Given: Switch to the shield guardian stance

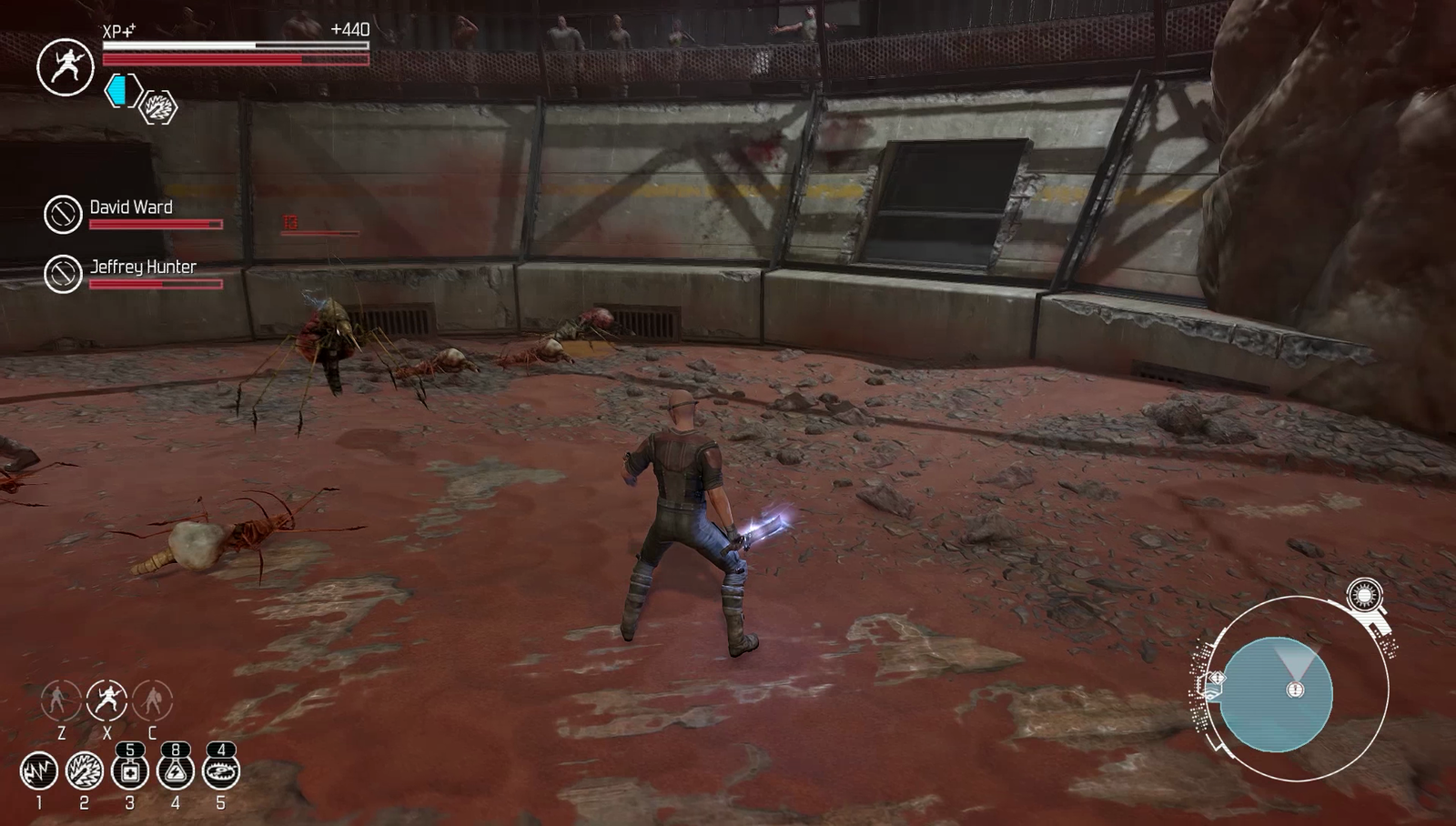Looking at the screenshot, I should [152, 700].
